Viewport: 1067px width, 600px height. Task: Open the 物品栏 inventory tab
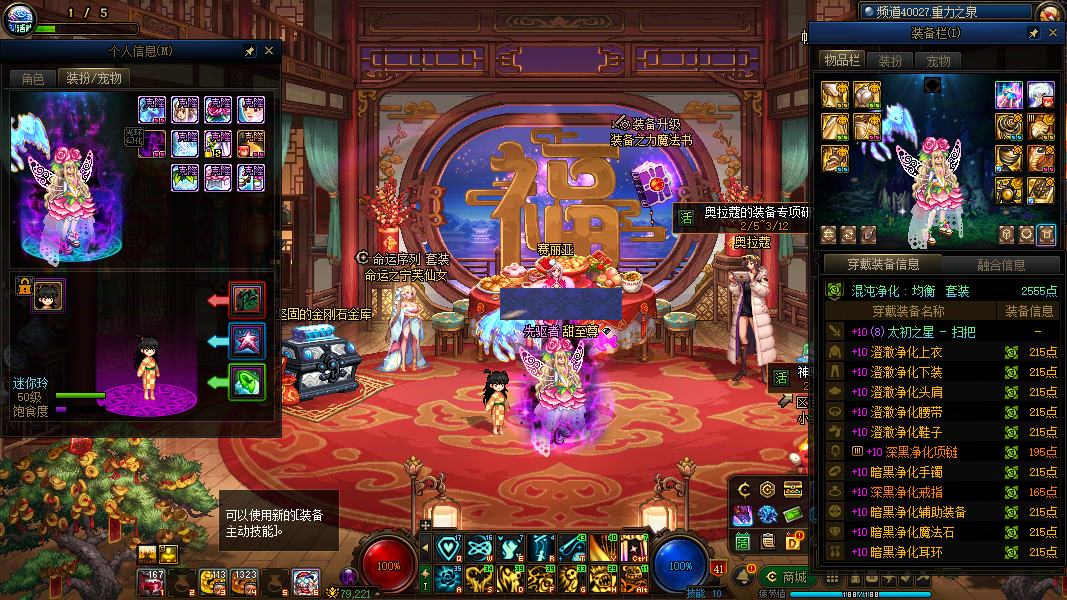pos(842,61)
